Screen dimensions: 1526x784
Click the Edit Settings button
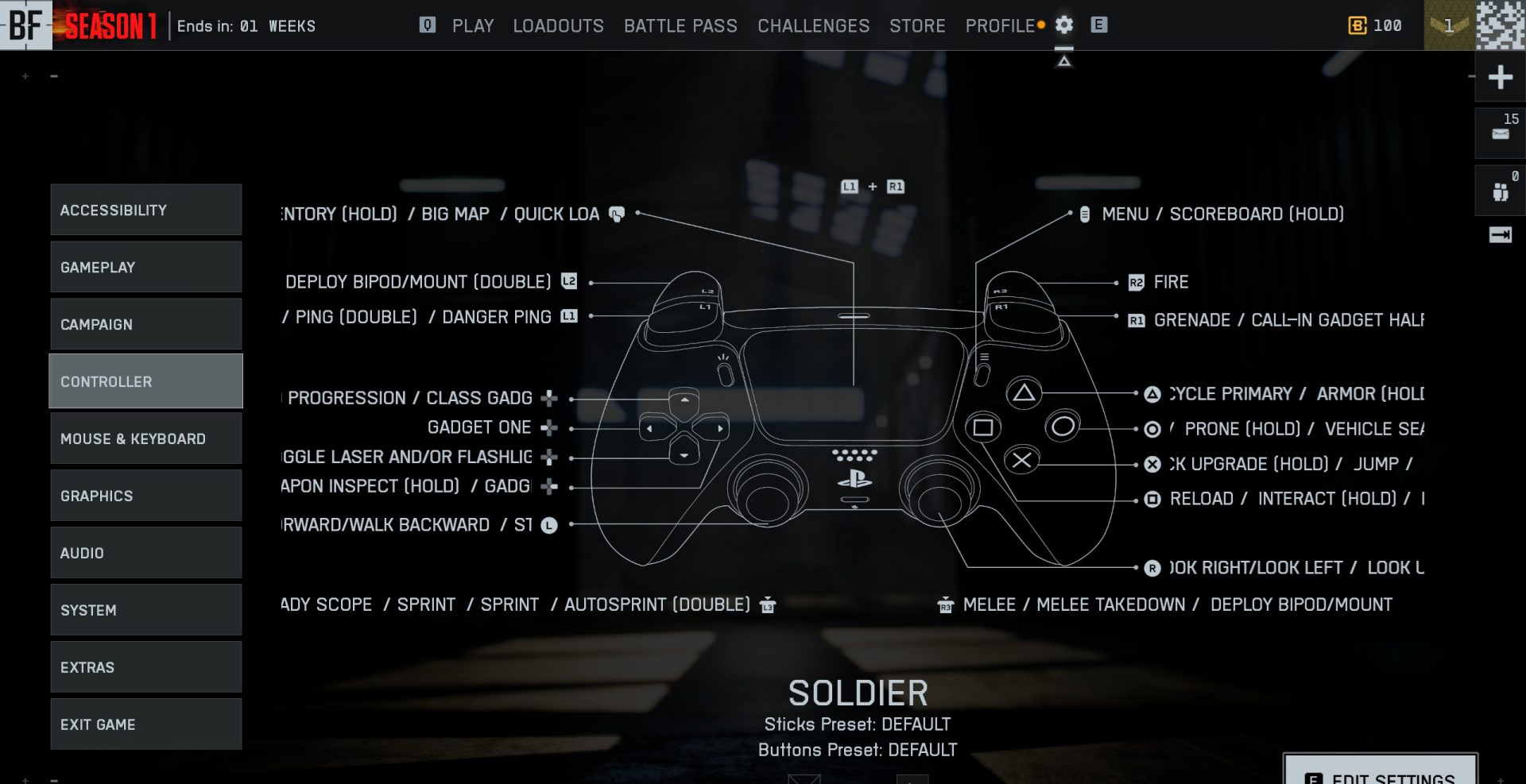pos(1381,772)
